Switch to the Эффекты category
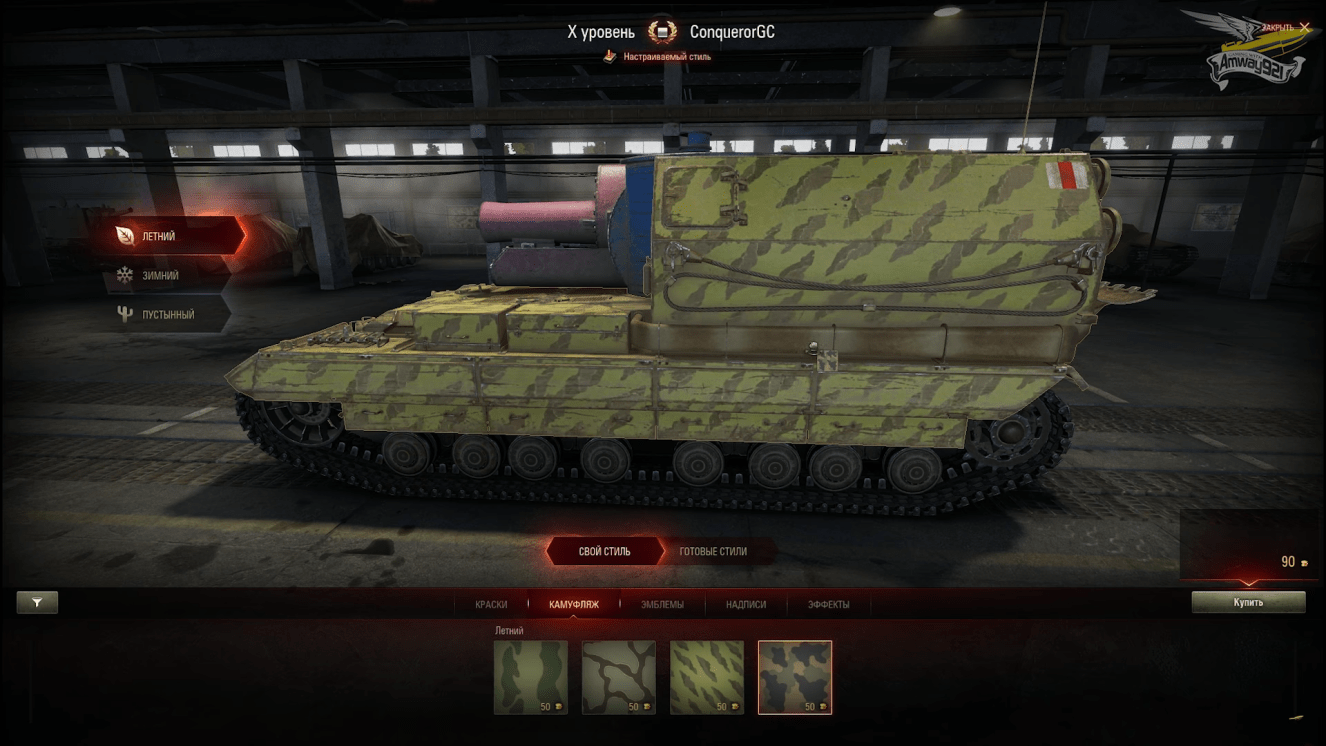 pyautogui.click(x=828, y=604)
